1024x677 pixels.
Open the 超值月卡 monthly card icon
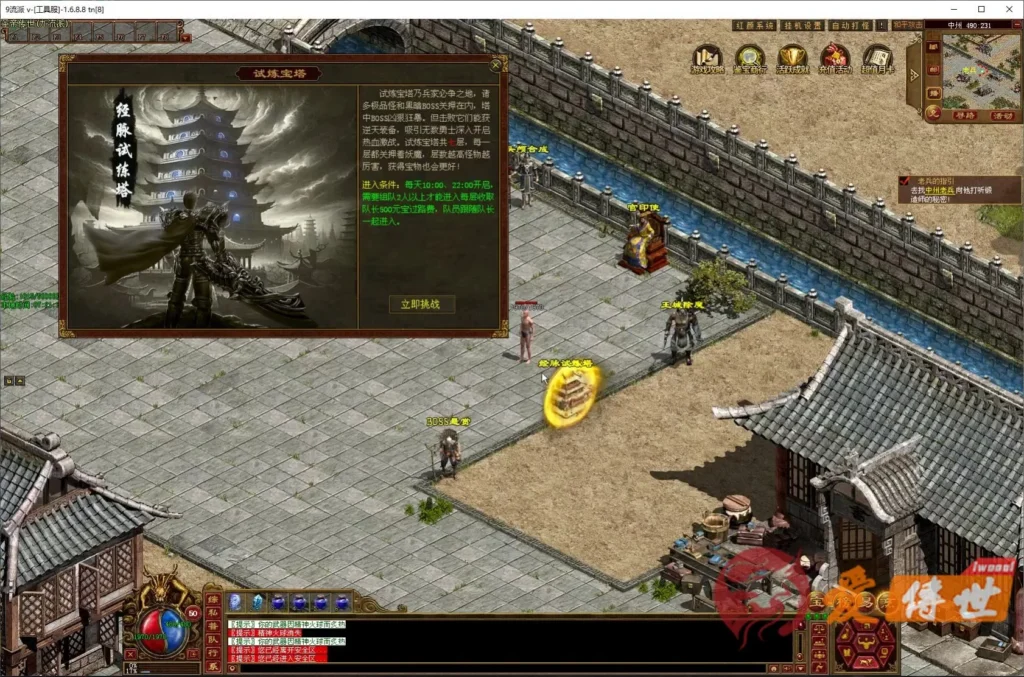point(877,57)
